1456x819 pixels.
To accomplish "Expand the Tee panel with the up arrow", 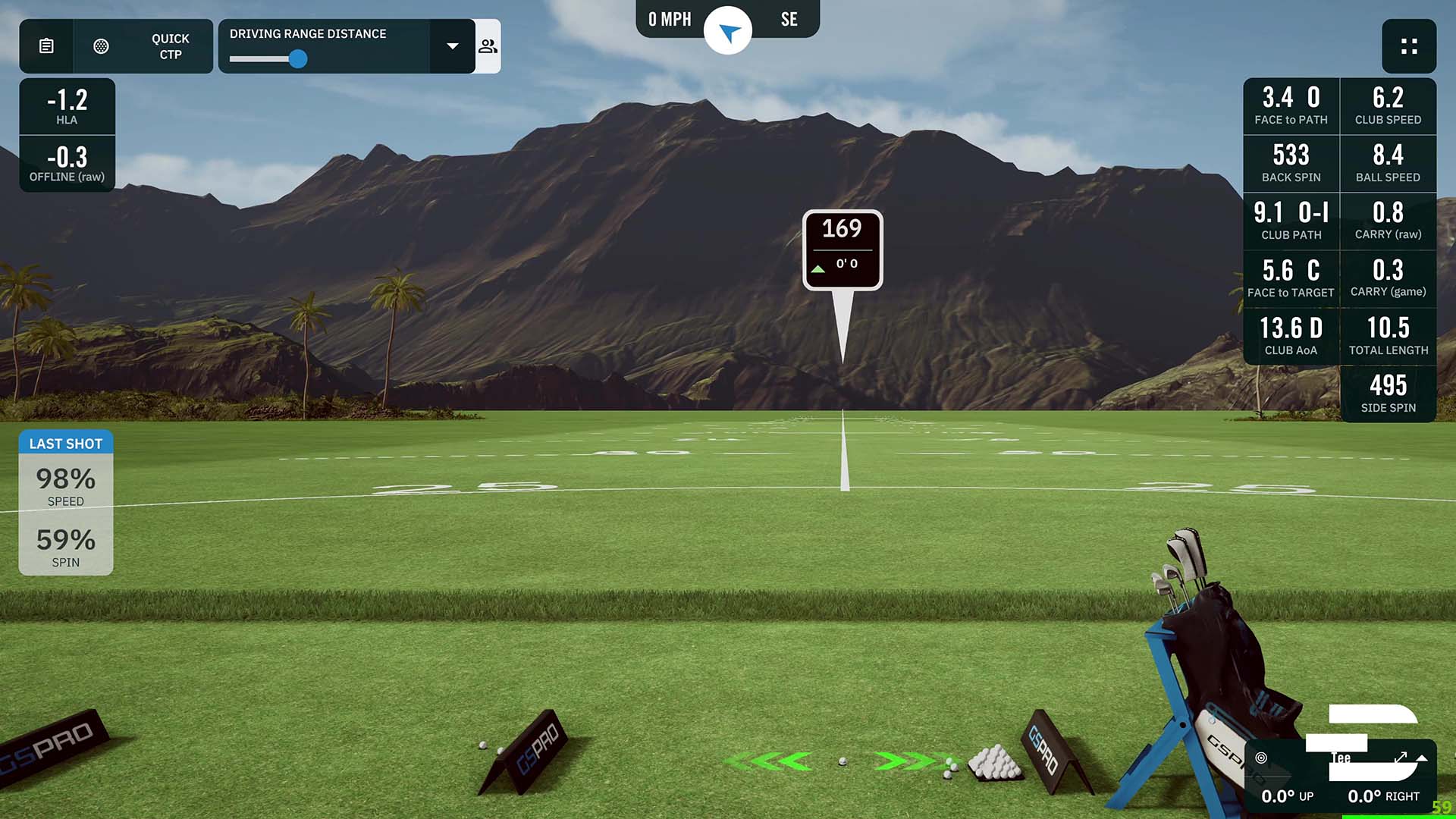I will pyautogui.click(x=1422, y=758).
